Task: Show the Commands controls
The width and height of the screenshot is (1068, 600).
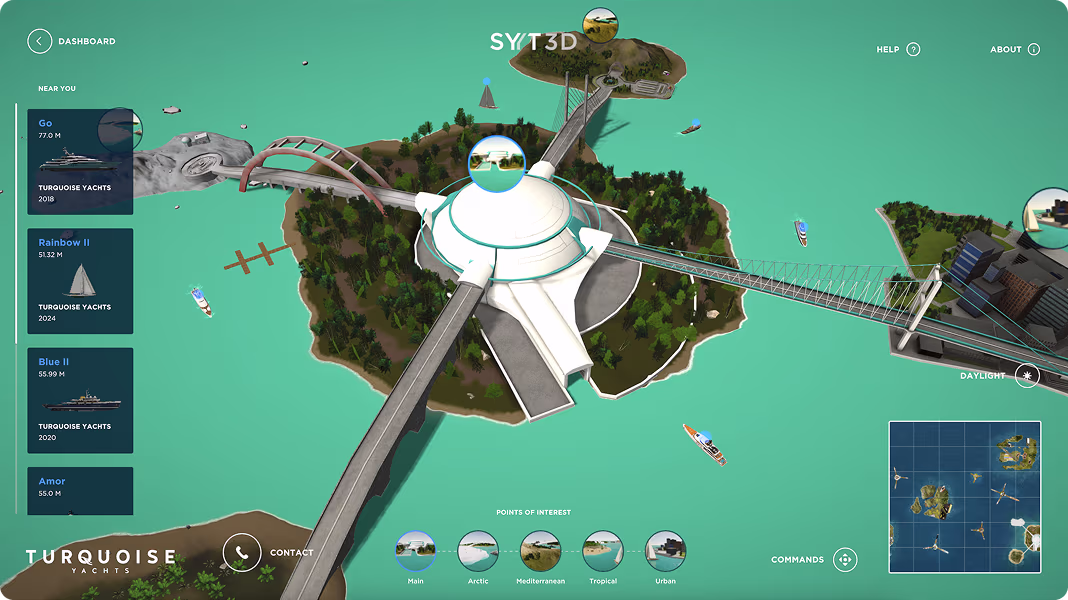Action: coord(845,560)
